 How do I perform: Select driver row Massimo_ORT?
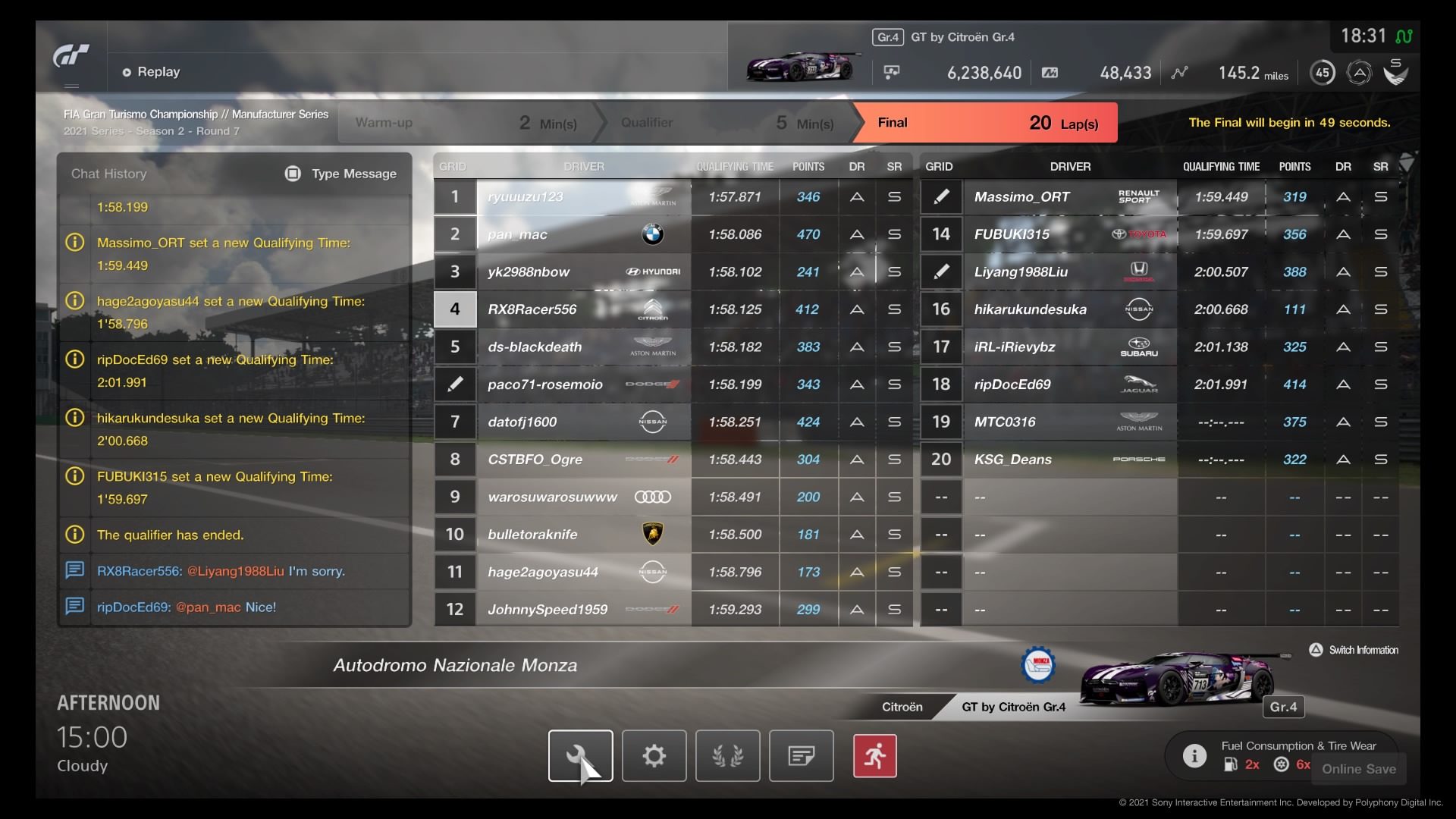(x=1069, y=197)
